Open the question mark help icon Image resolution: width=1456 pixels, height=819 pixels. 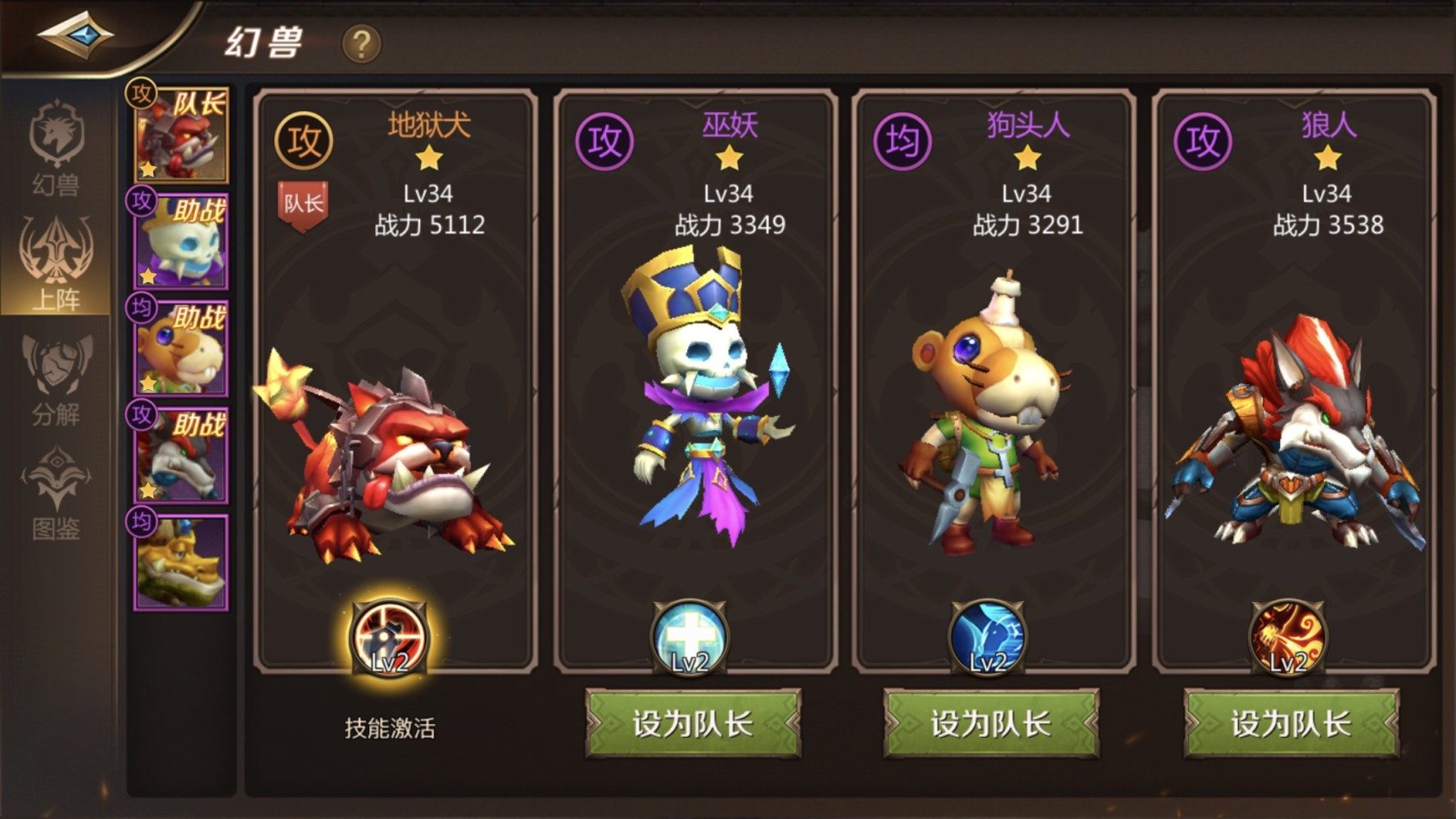(x=360, y=43)
